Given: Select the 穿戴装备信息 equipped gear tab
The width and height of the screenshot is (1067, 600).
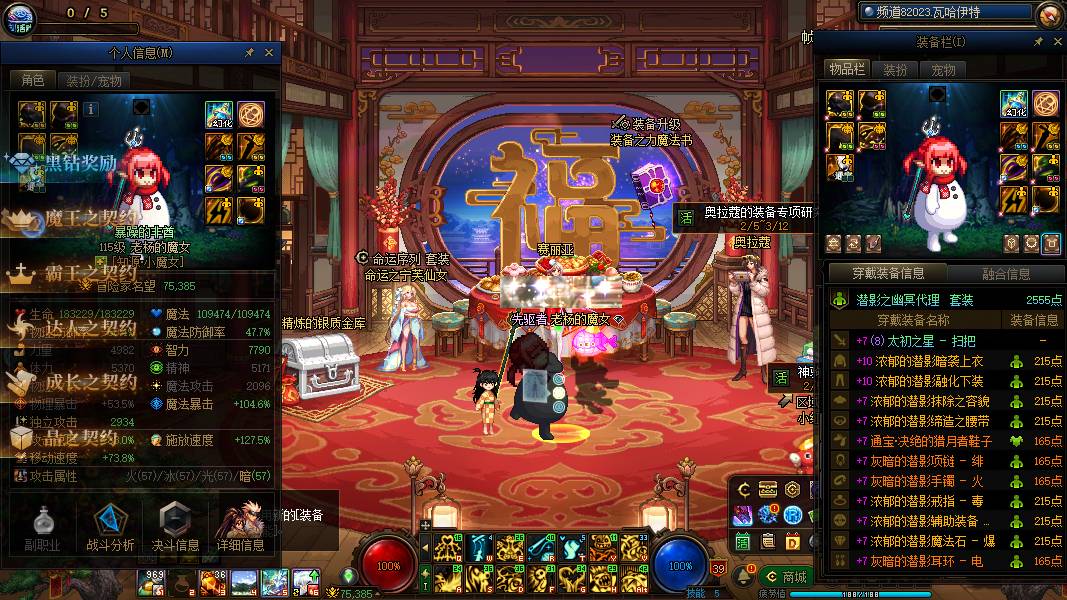Looking at the screenshot, I should 886,274.
